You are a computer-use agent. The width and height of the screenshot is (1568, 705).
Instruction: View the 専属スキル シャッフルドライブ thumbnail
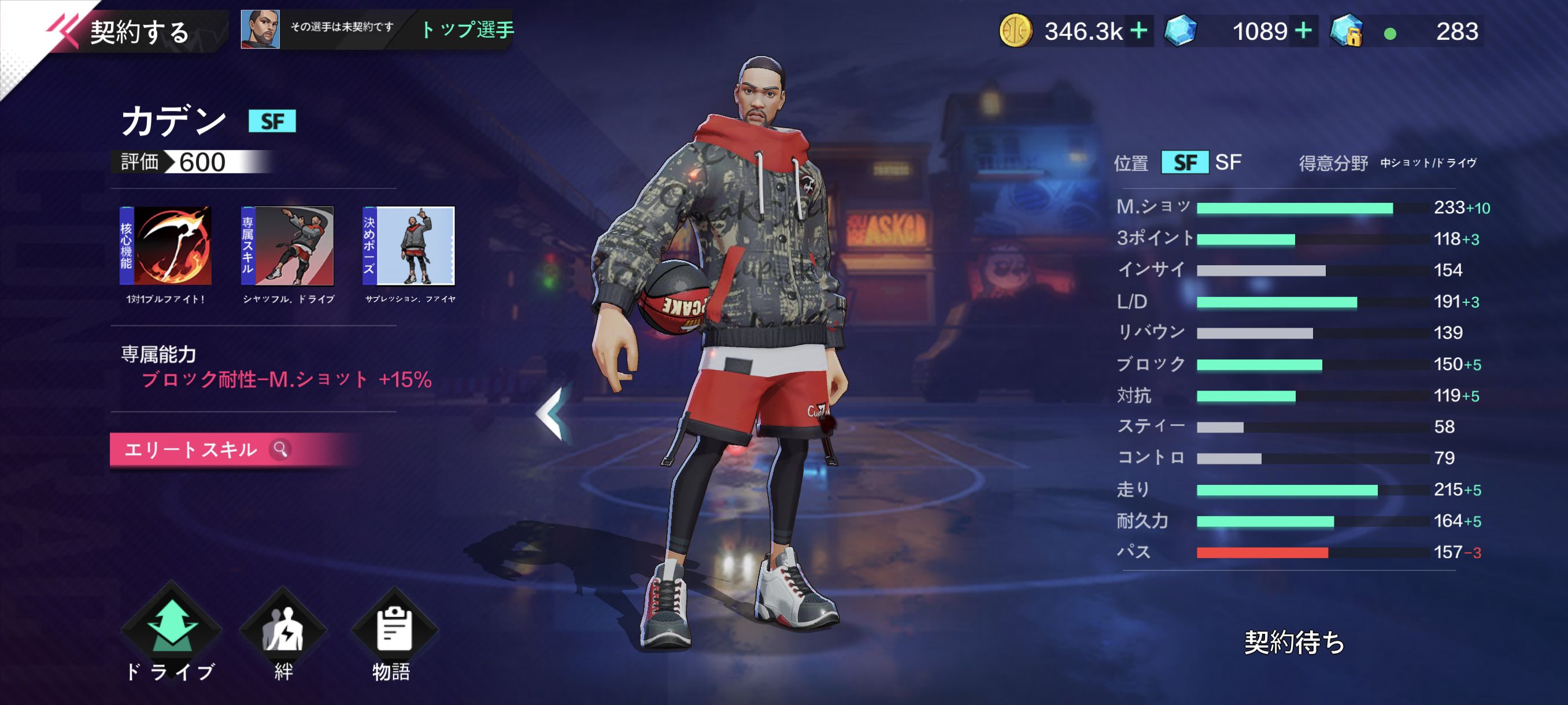pyautogui.click(x=287, y=246)
